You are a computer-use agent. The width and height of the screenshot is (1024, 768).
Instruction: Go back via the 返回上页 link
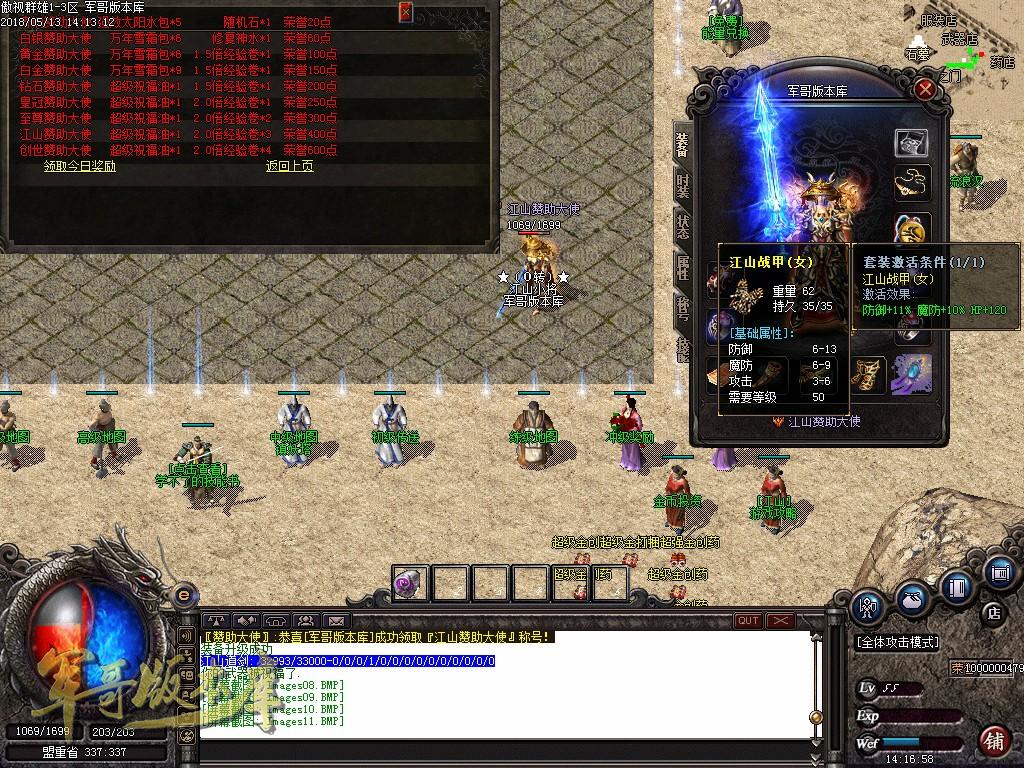pyautogui.click(x=289, y=166)
